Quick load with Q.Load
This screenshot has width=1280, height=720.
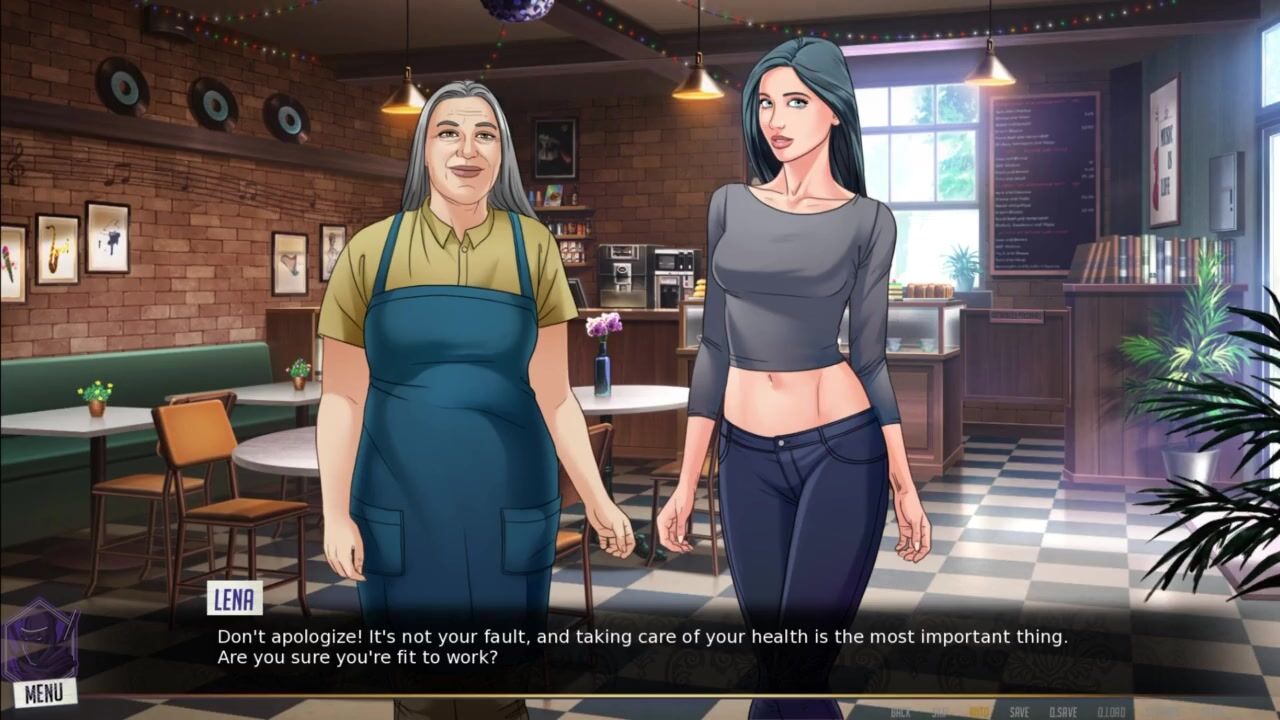click(x=1111, y=712)
